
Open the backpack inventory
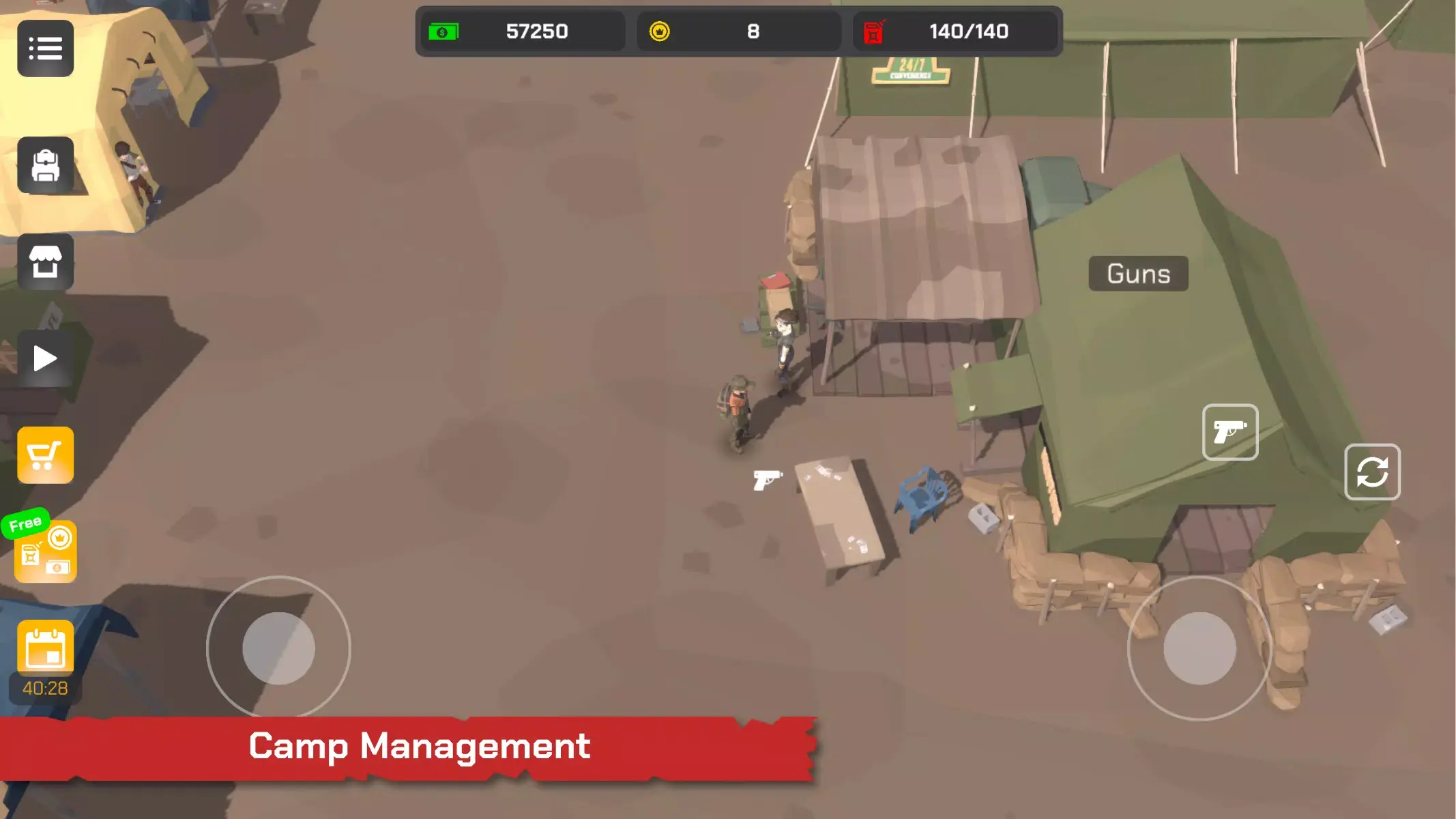click(45, 165)
